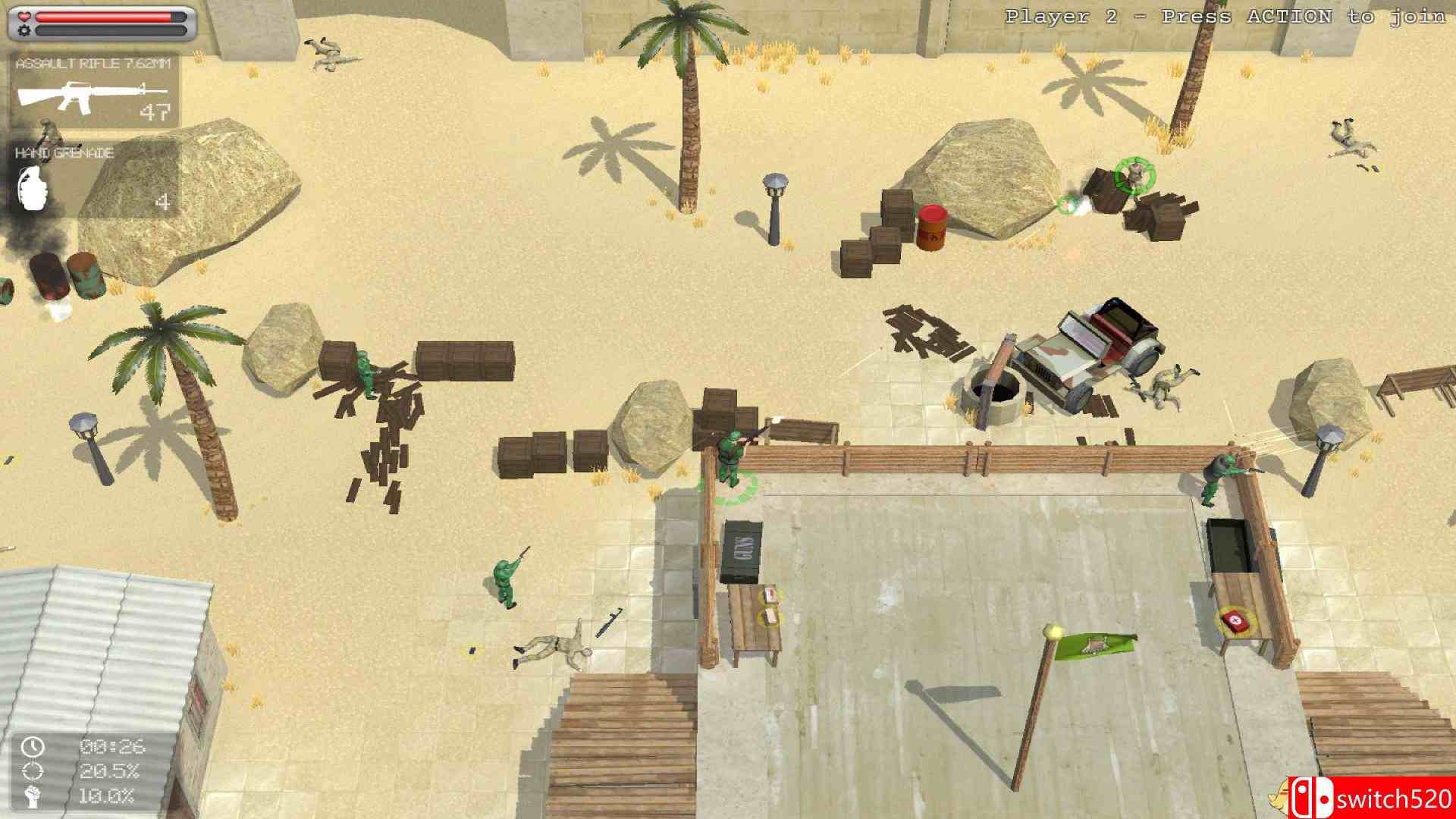Select the fist melee stat icon
The image size is (1456, 819).
32,797
